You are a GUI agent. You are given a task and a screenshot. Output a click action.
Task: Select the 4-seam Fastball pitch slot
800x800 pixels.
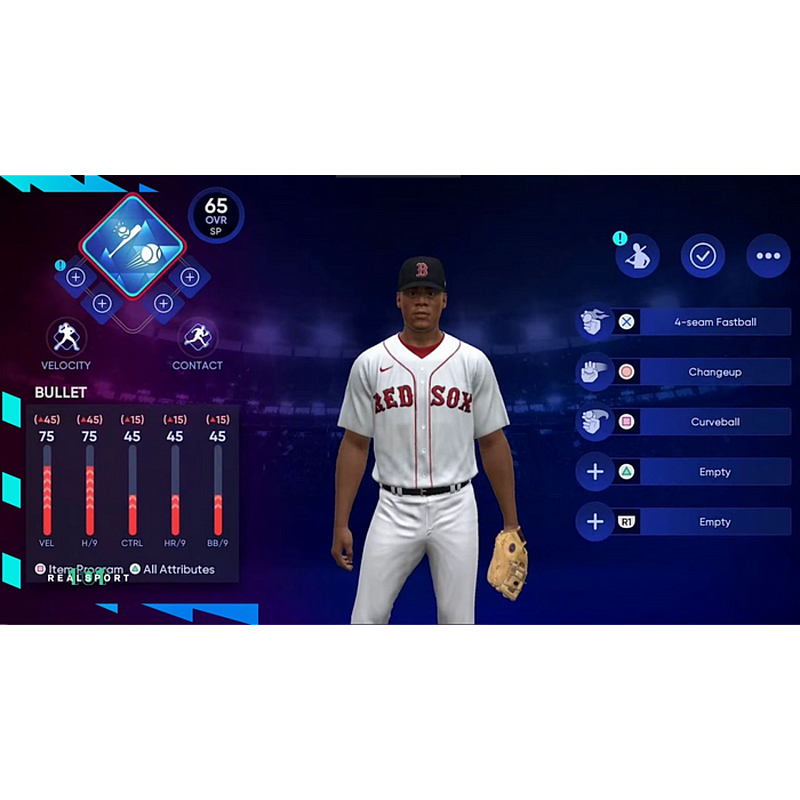[x=714, y=322]
